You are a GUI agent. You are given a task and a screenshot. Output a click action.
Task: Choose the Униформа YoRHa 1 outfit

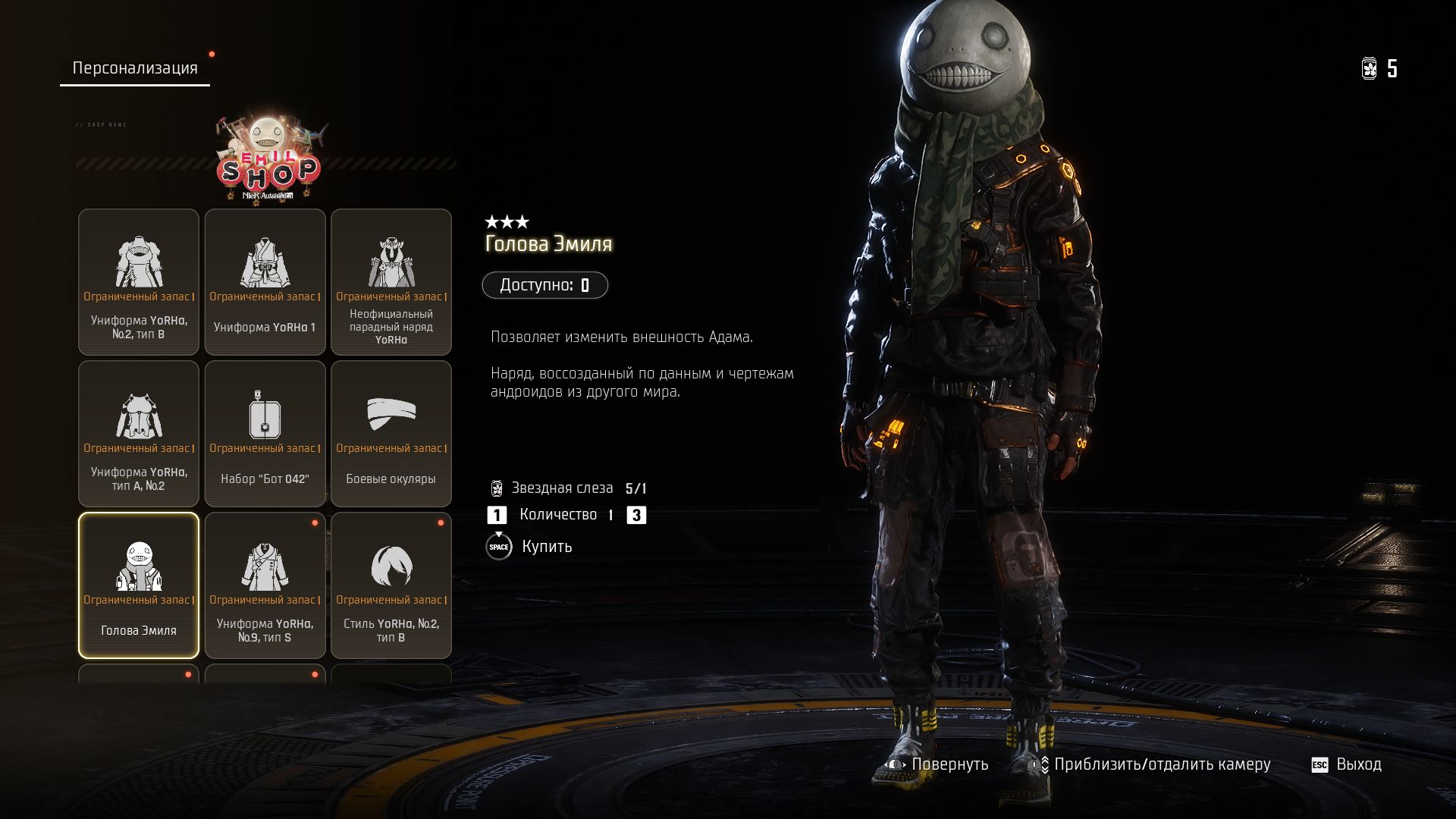click(x=265, y=282)
